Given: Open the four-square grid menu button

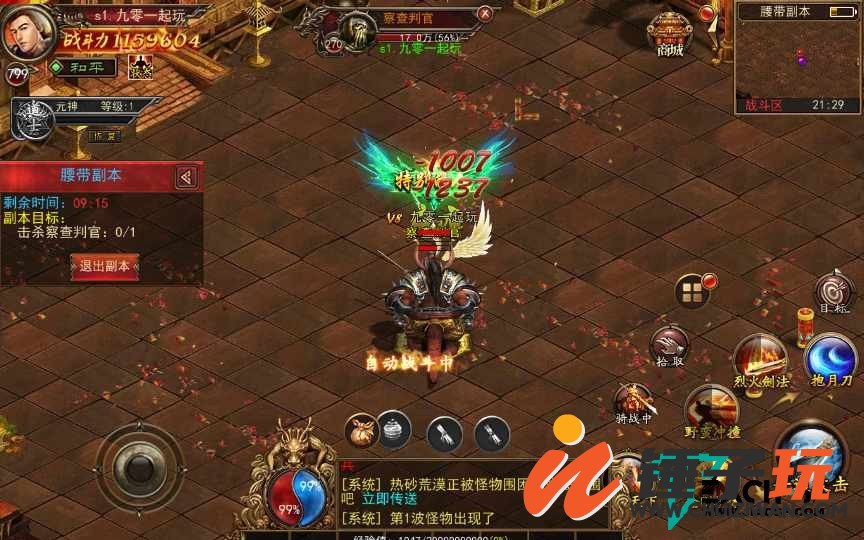Looking at the screenshot, I should 692,293.
